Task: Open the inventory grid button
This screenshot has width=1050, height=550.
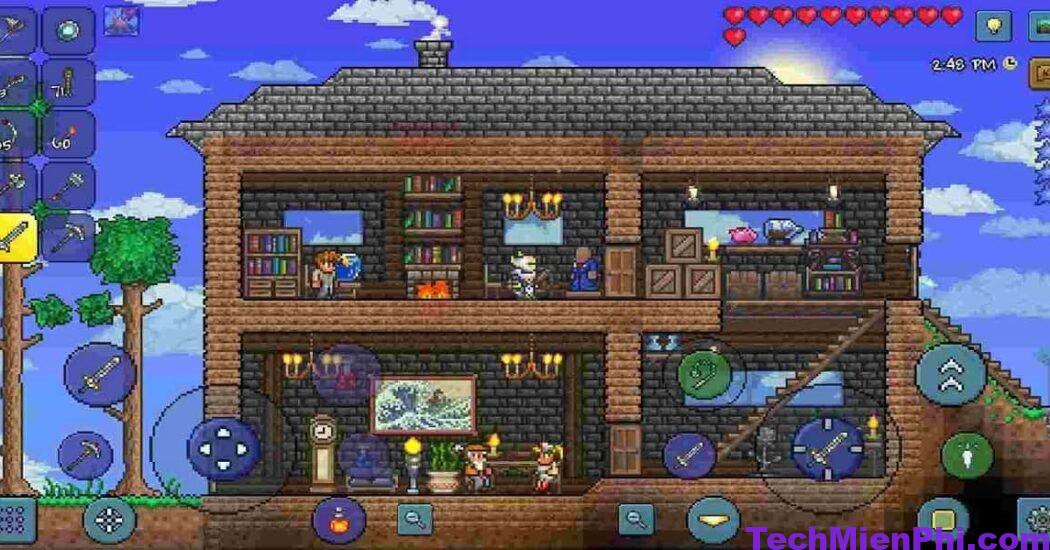Action: (16, 520)
